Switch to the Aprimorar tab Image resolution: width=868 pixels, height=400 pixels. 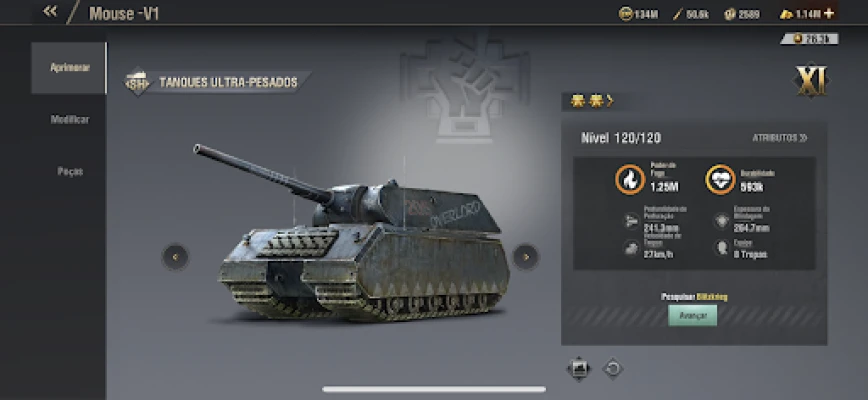point(69,67)
